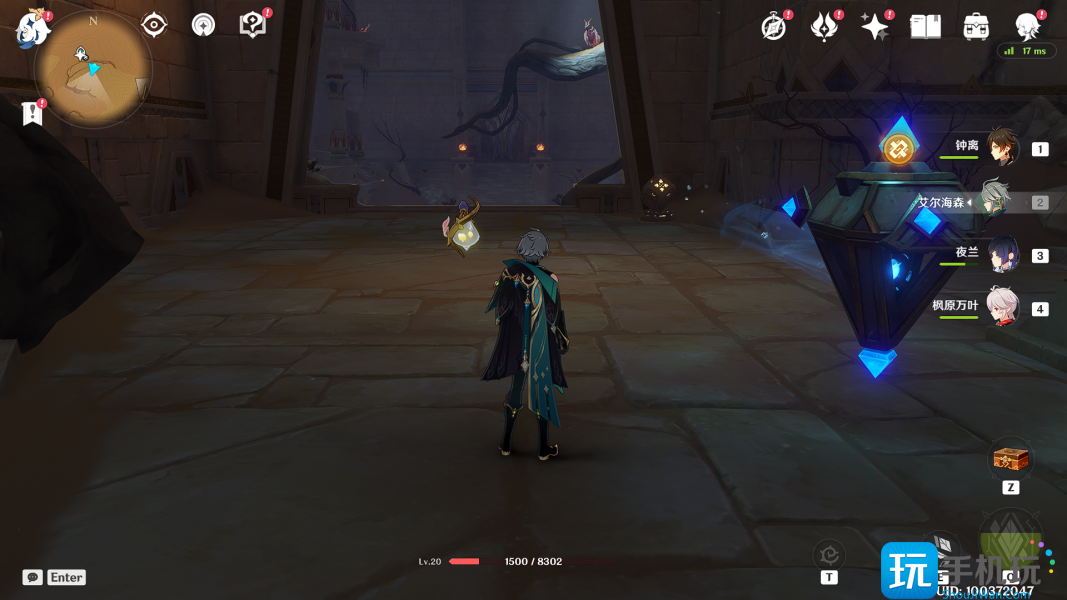Open the tutorial question-mark book icon
The width and height of the screenshot is (1067, 600).
click(253, 25)
